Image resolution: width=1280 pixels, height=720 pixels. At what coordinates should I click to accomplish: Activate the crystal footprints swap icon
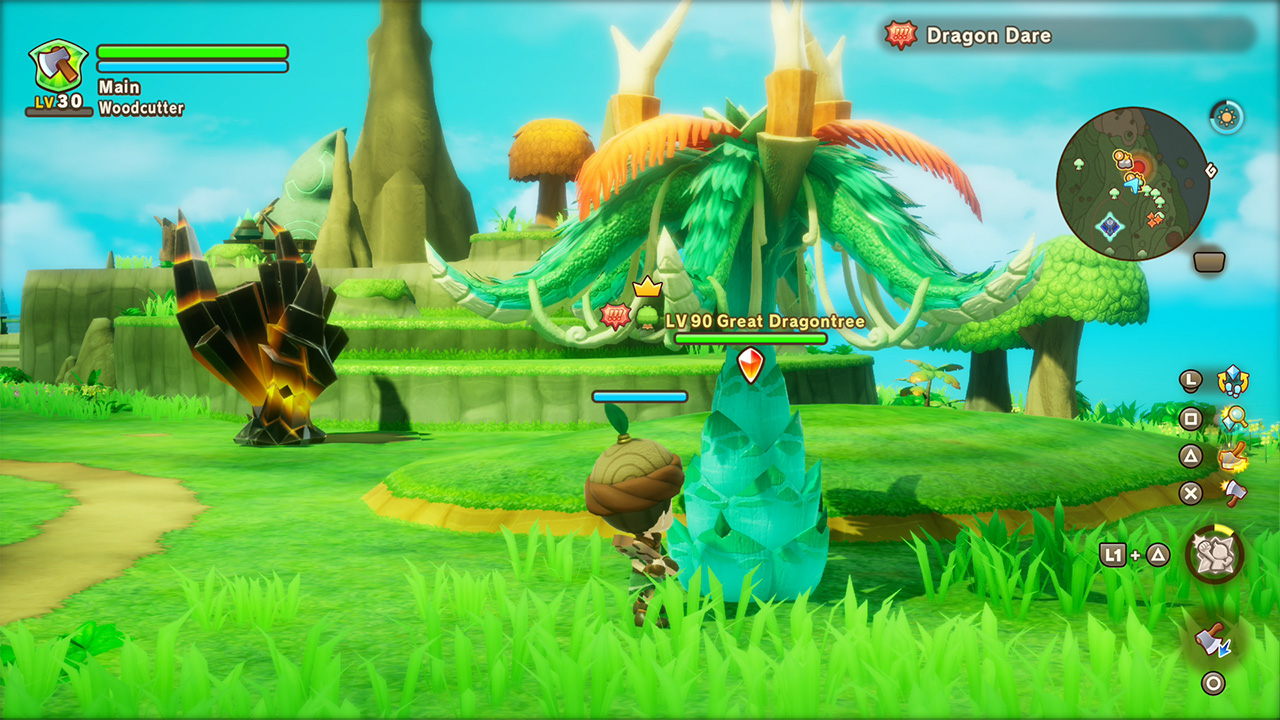(x=1233, y=381)
